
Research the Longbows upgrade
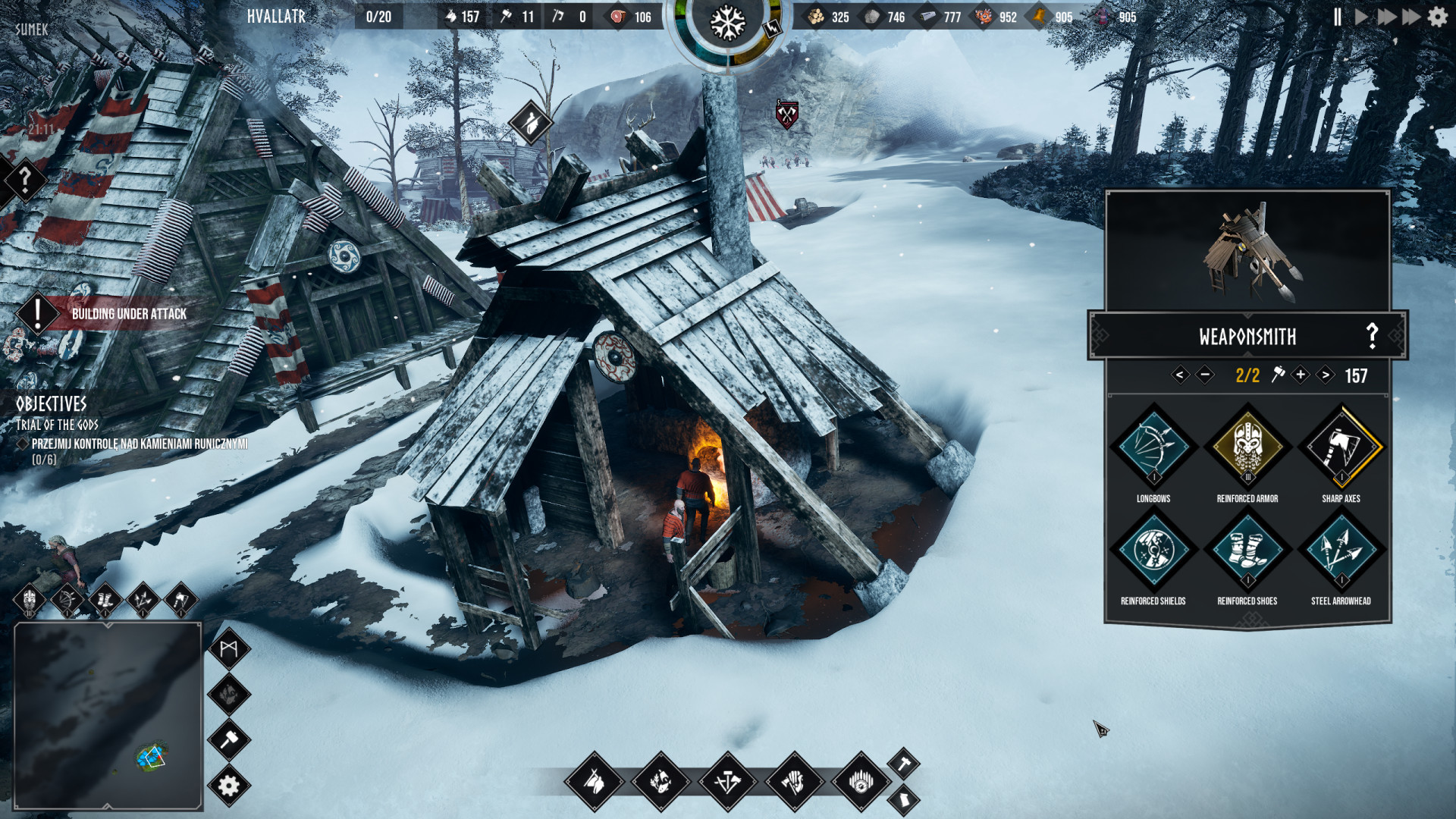tap(1153, 447)
